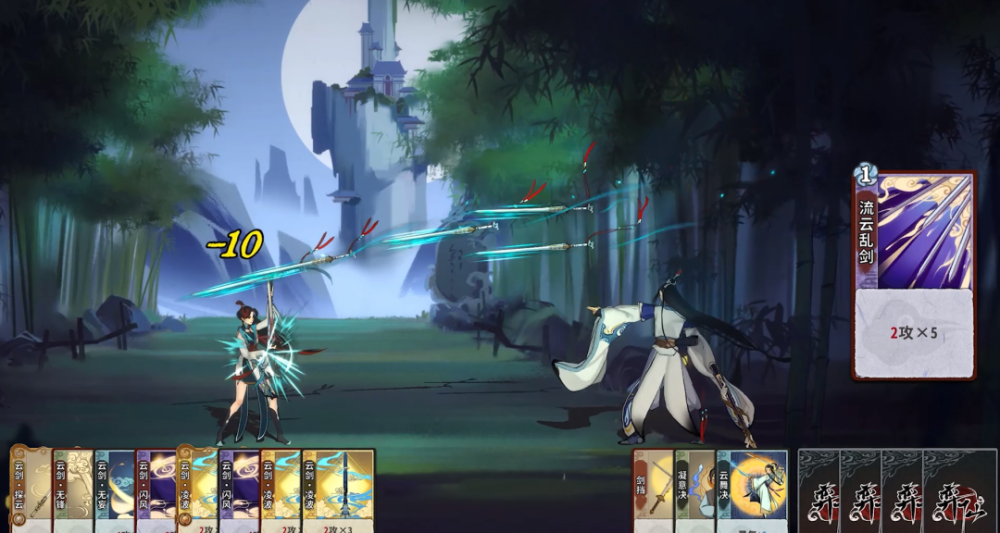Screen dimensions: 1000x533
Task: Select the 云舞决 card
Action: pos(752,490)
